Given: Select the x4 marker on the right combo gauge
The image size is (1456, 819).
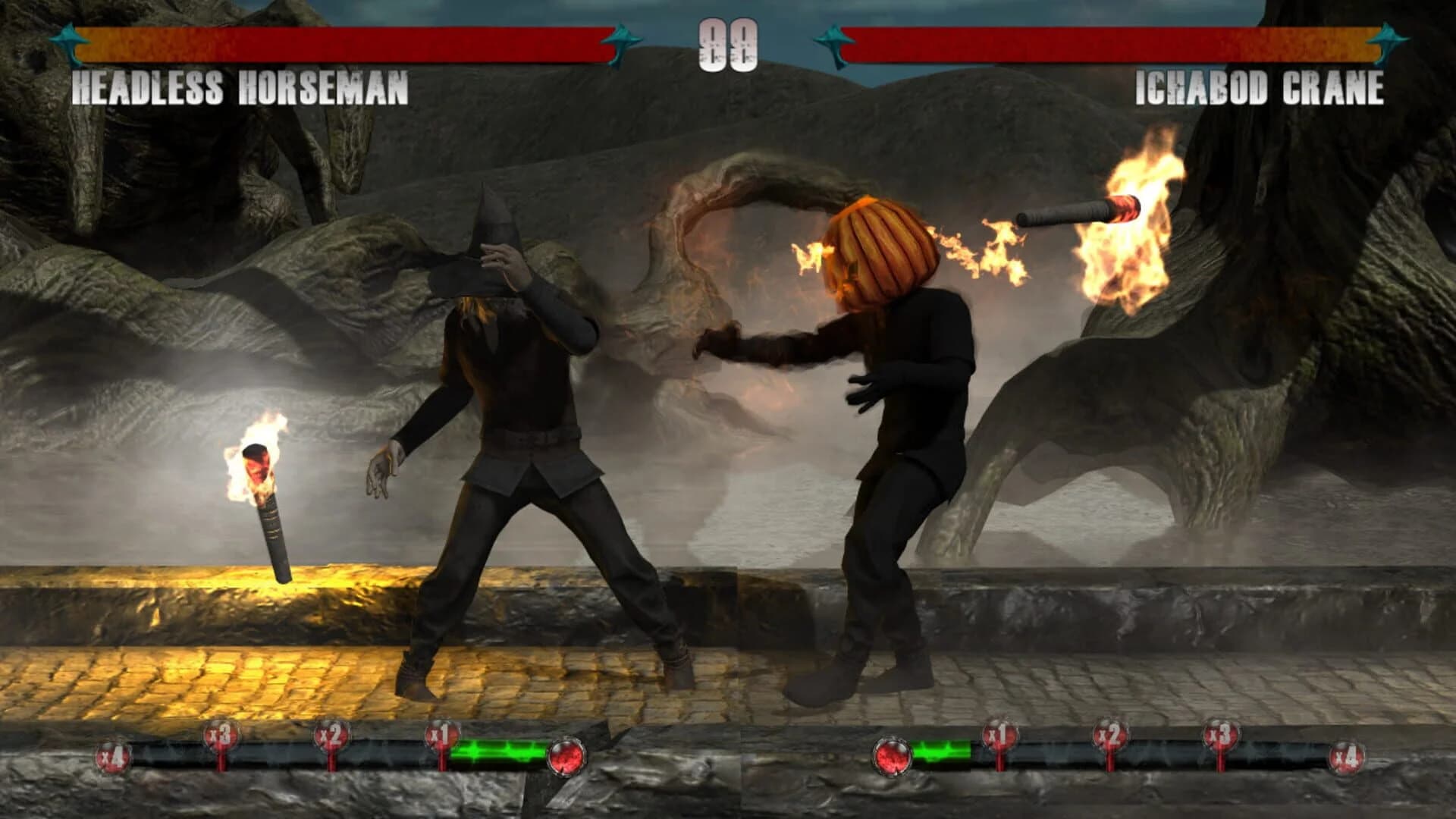Looking at the screenshot, I should tap(1348, 757).
